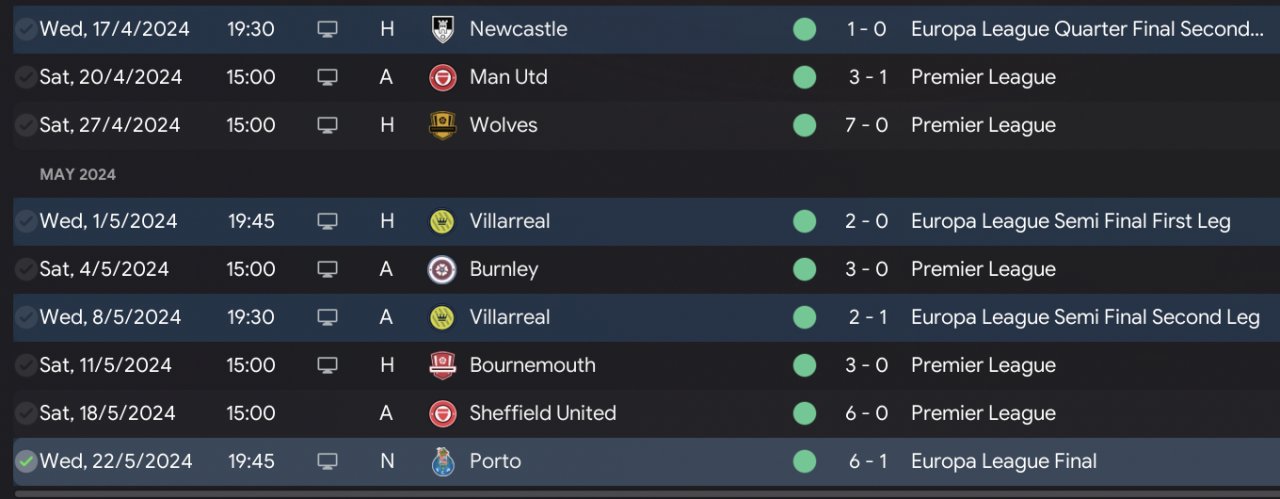The width and height of the screenshot is (1280, 499).
Task: Open the Europa League Final competition link
Action: pos(1003,461)
